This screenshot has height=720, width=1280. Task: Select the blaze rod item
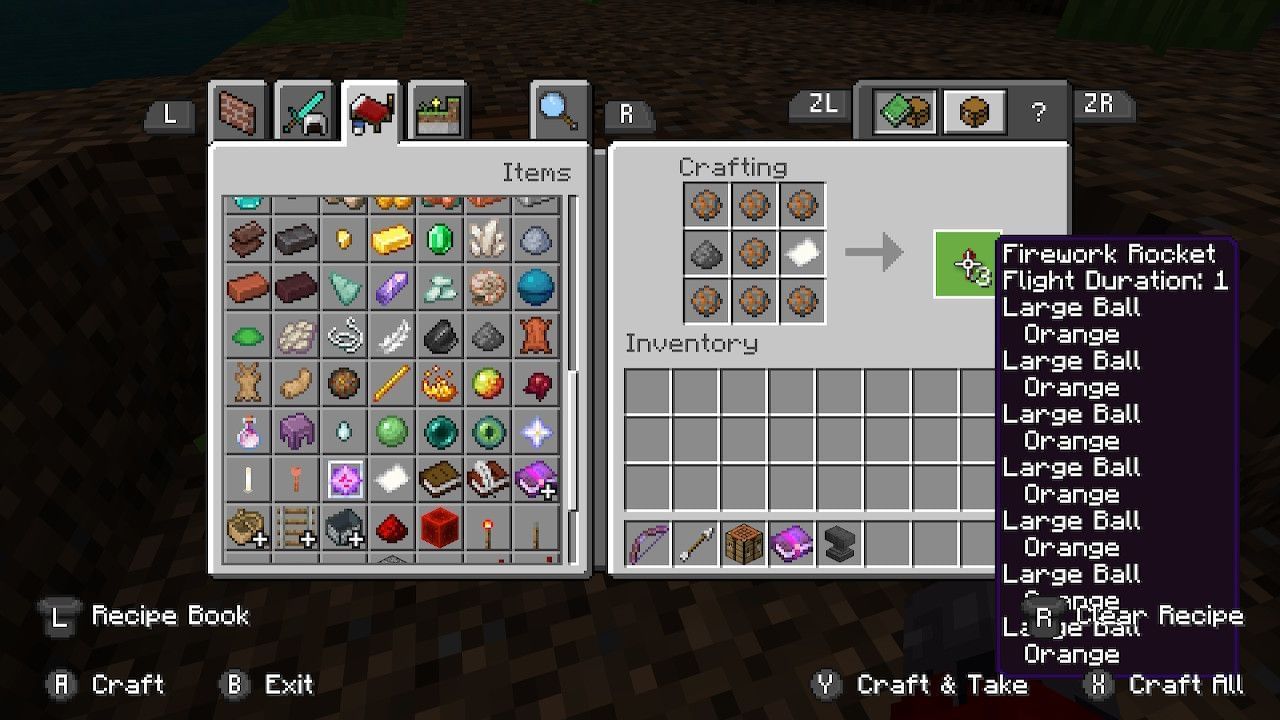click(391, 383)
